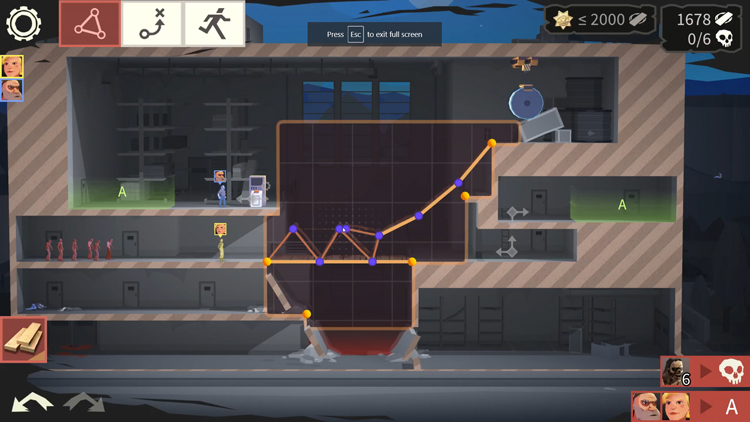The height and width of the screenshot is (422, 750).
Task: Select the bridge build mode button
Action: (x=90, y=24)
